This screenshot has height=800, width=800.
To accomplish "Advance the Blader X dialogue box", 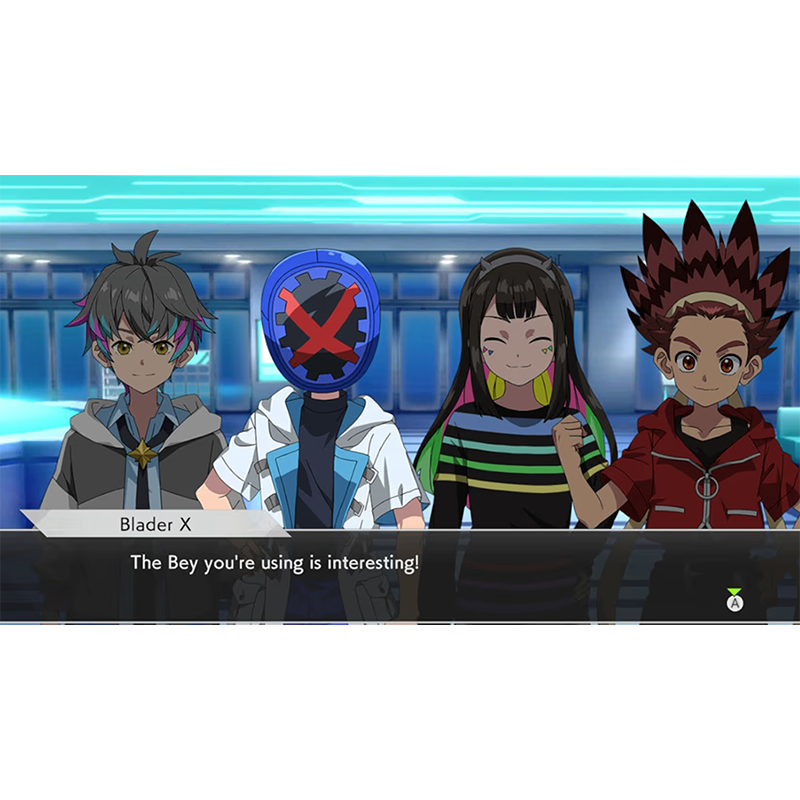I will coord(734,602).
